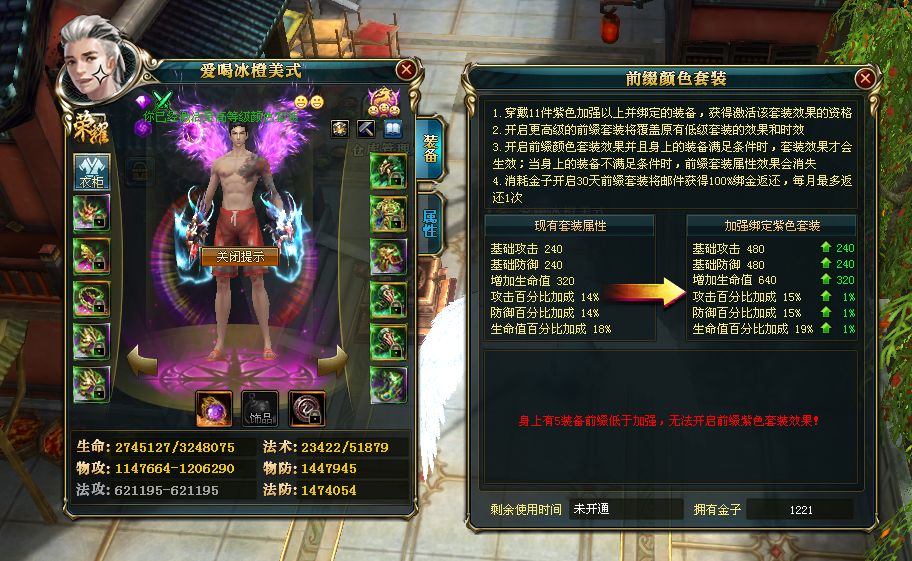Click the 关闭提示 button

[240, 257]
